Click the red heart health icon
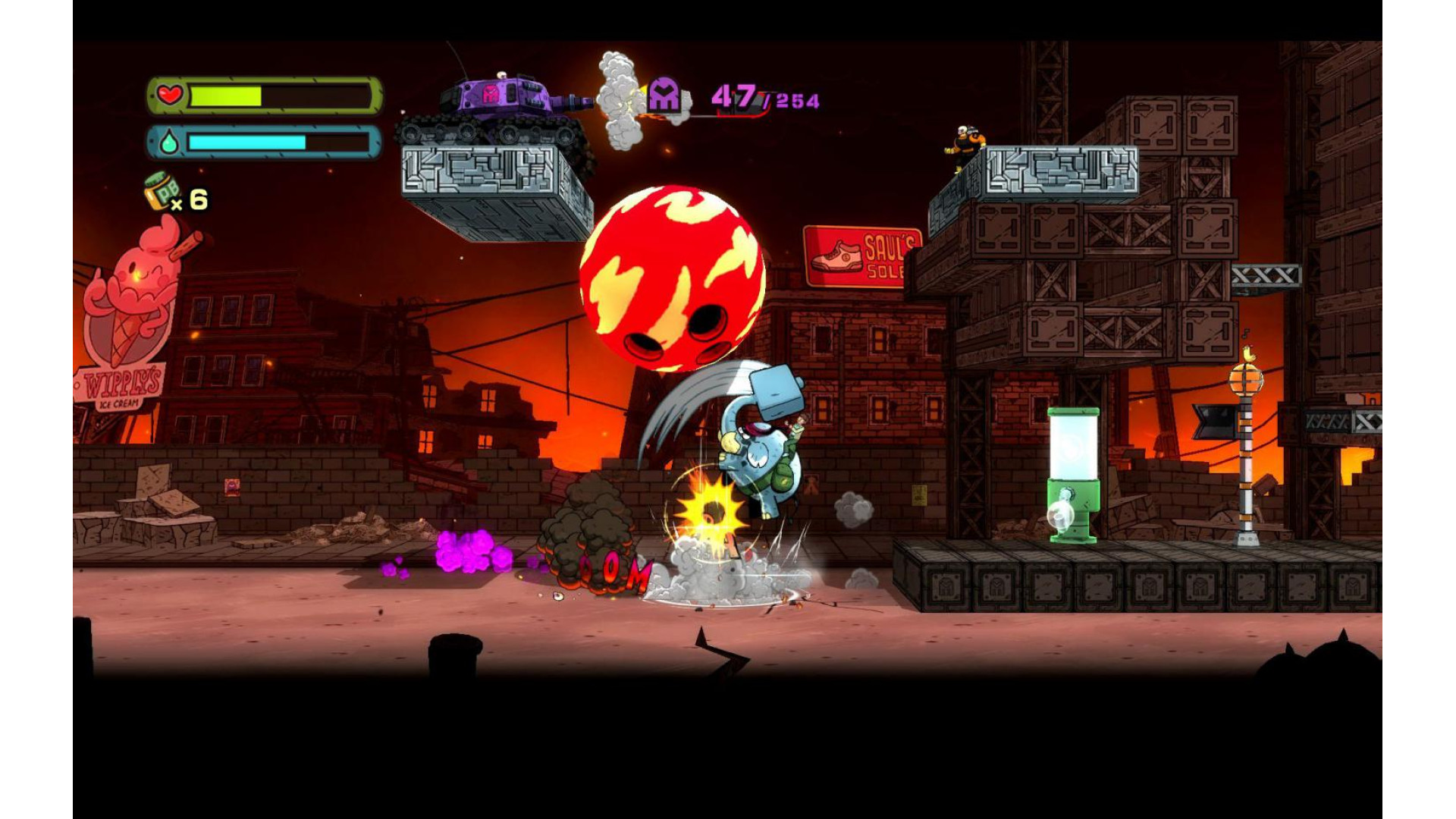 pos(170,96)
